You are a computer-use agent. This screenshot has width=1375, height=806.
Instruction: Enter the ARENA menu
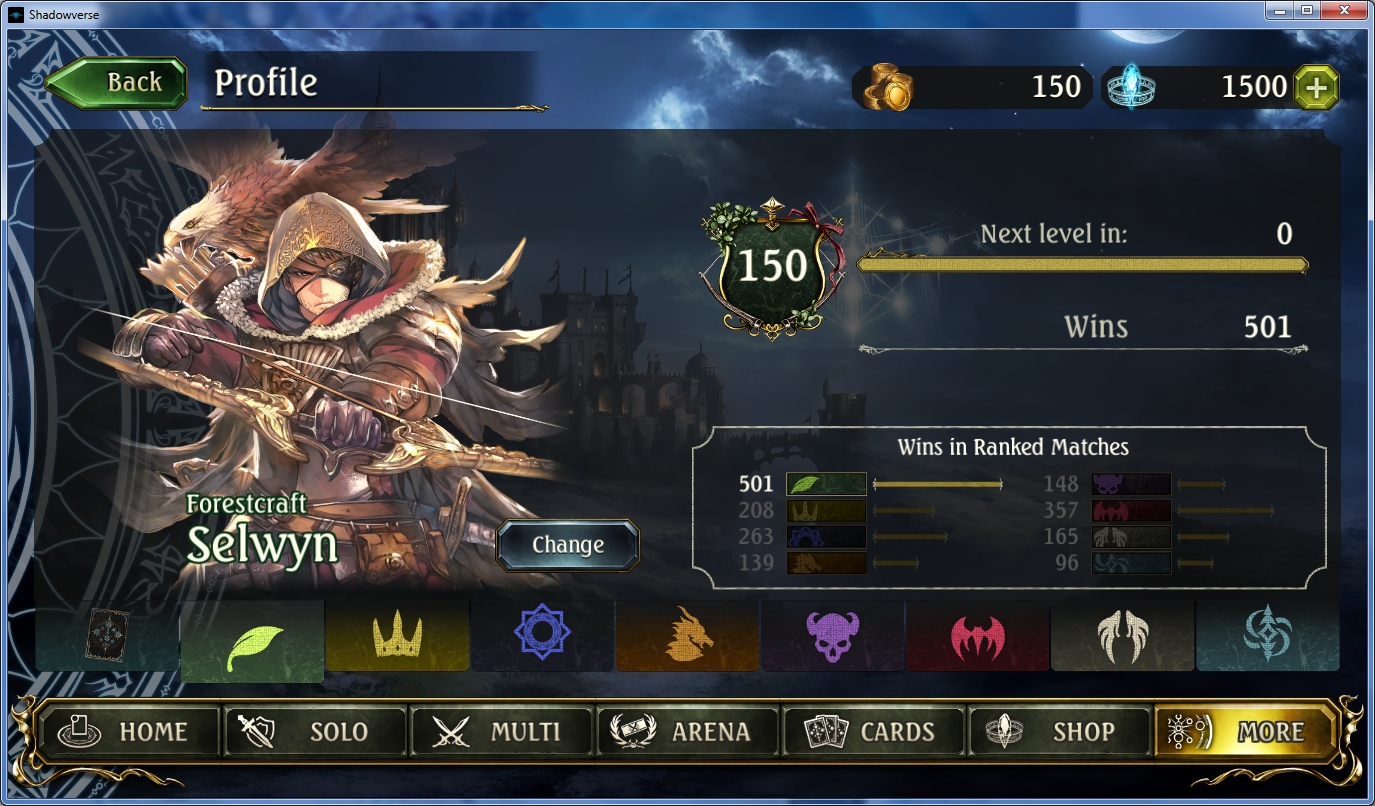[687, 732]
